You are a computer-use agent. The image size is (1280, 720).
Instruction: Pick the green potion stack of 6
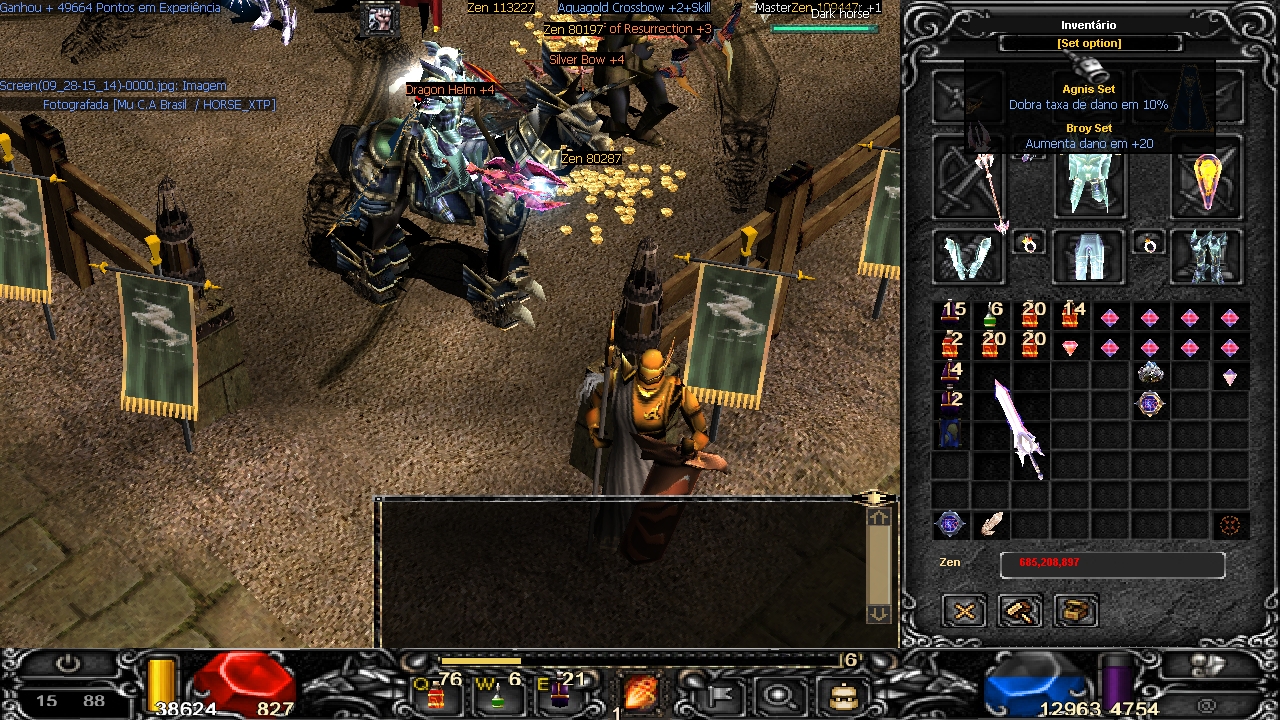coord(990,317)
